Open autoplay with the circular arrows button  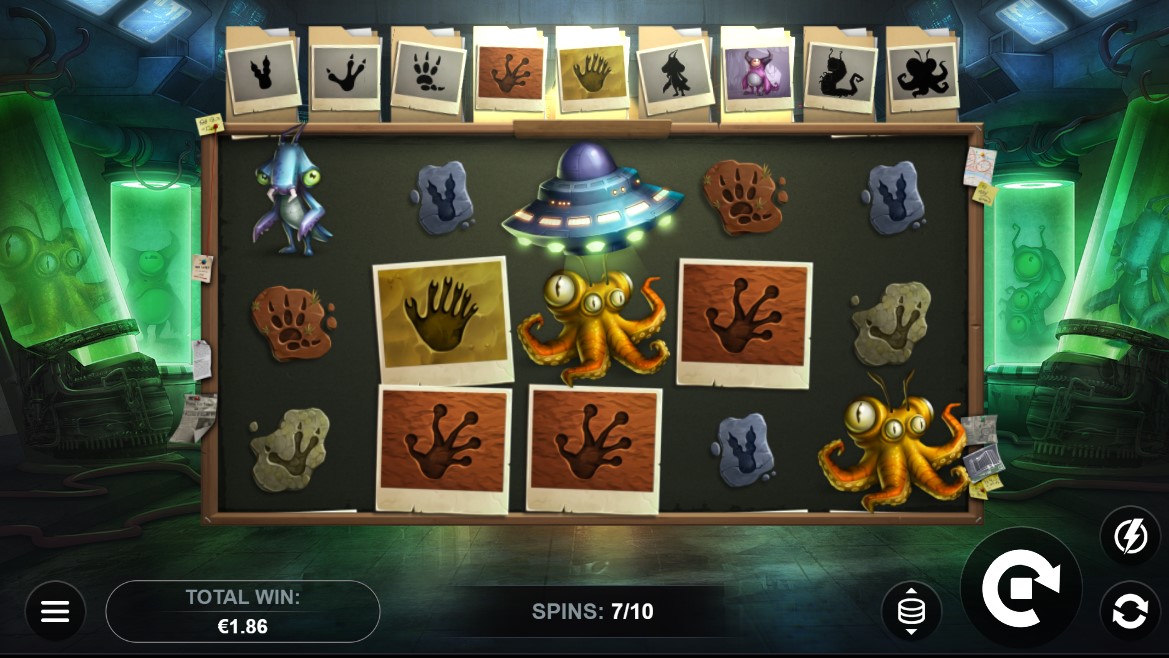[1130, 611]
